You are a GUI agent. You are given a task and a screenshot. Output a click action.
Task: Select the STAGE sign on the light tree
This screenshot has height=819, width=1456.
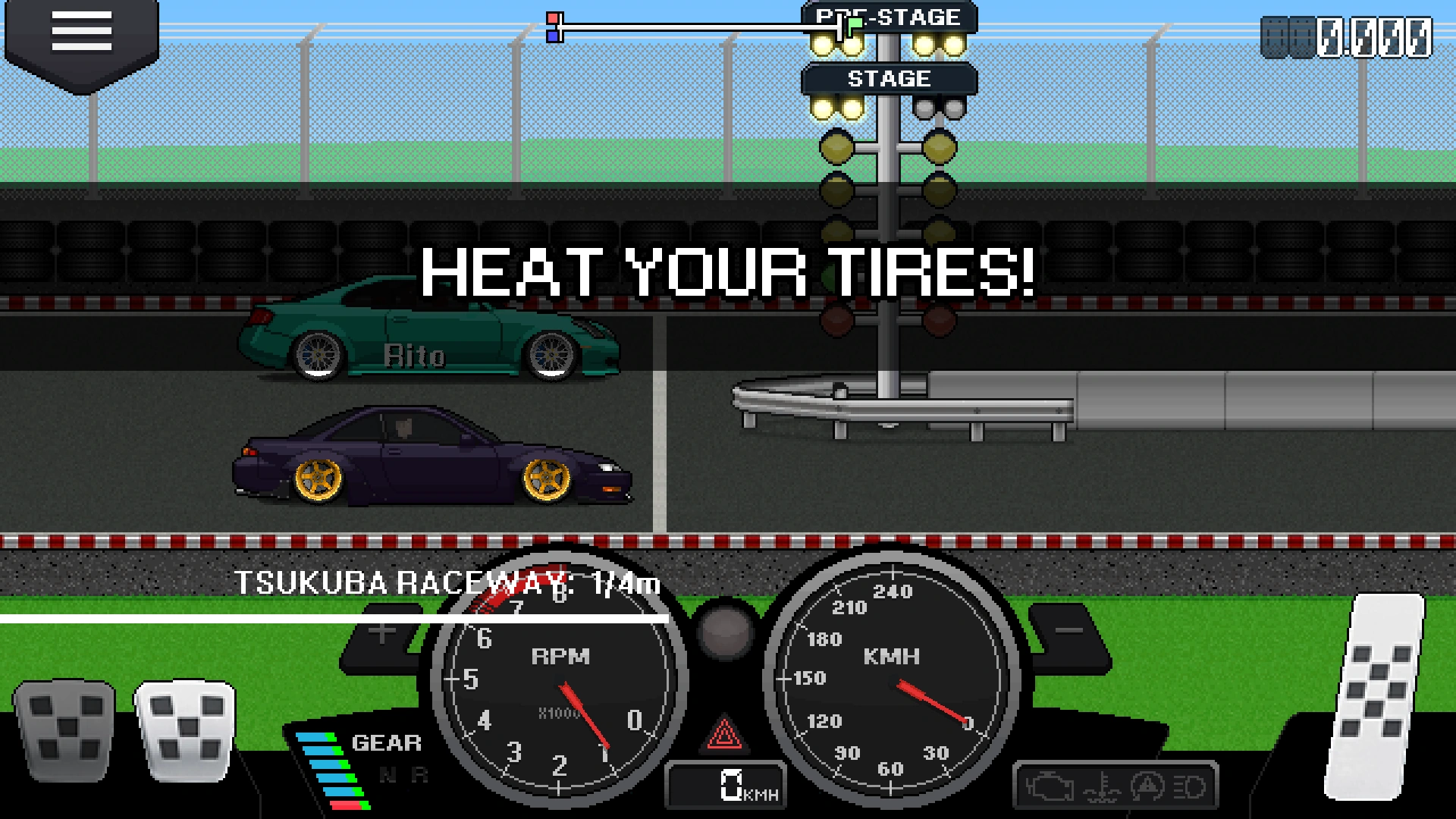click(889, 78)
